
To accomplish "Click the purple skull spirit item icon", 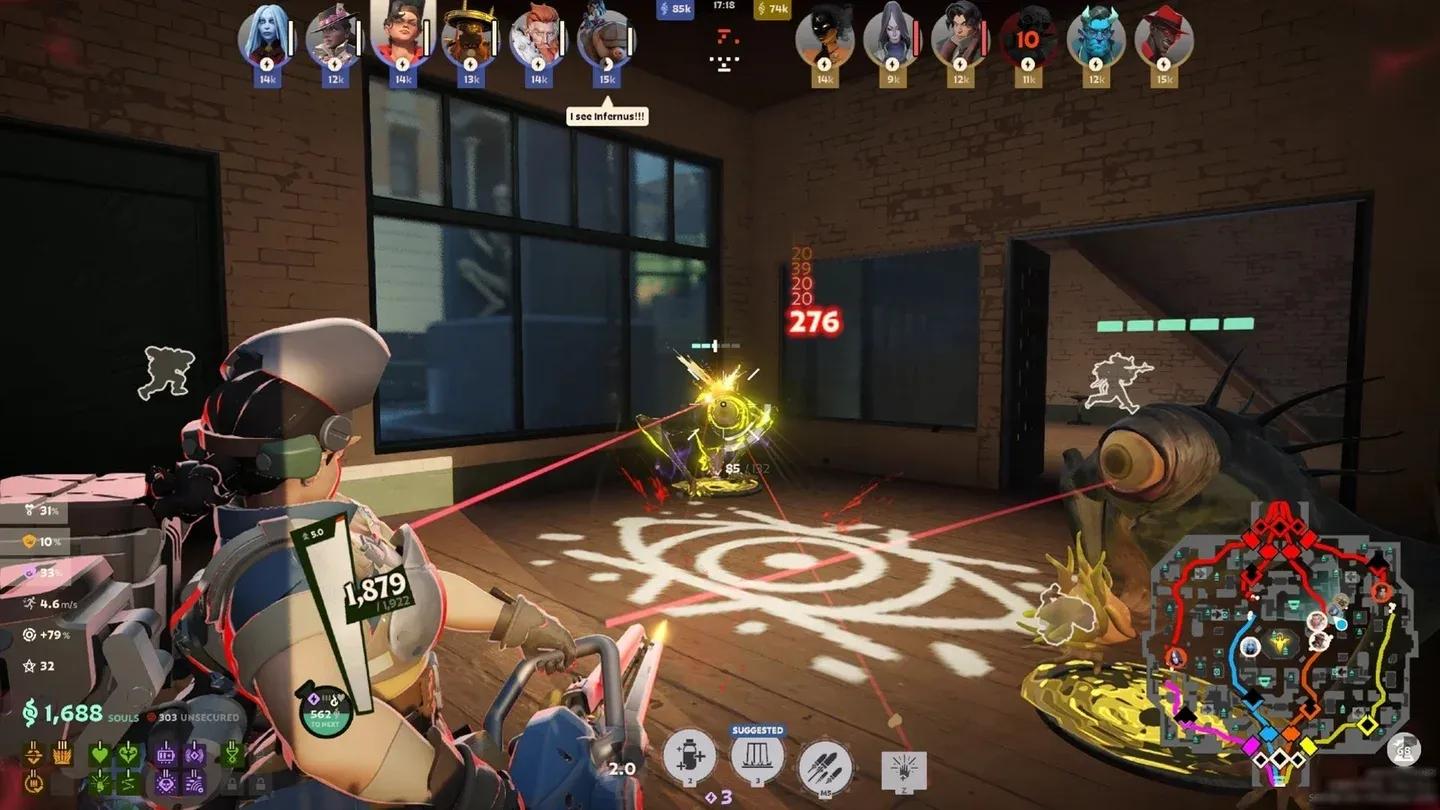I will 168,782.
